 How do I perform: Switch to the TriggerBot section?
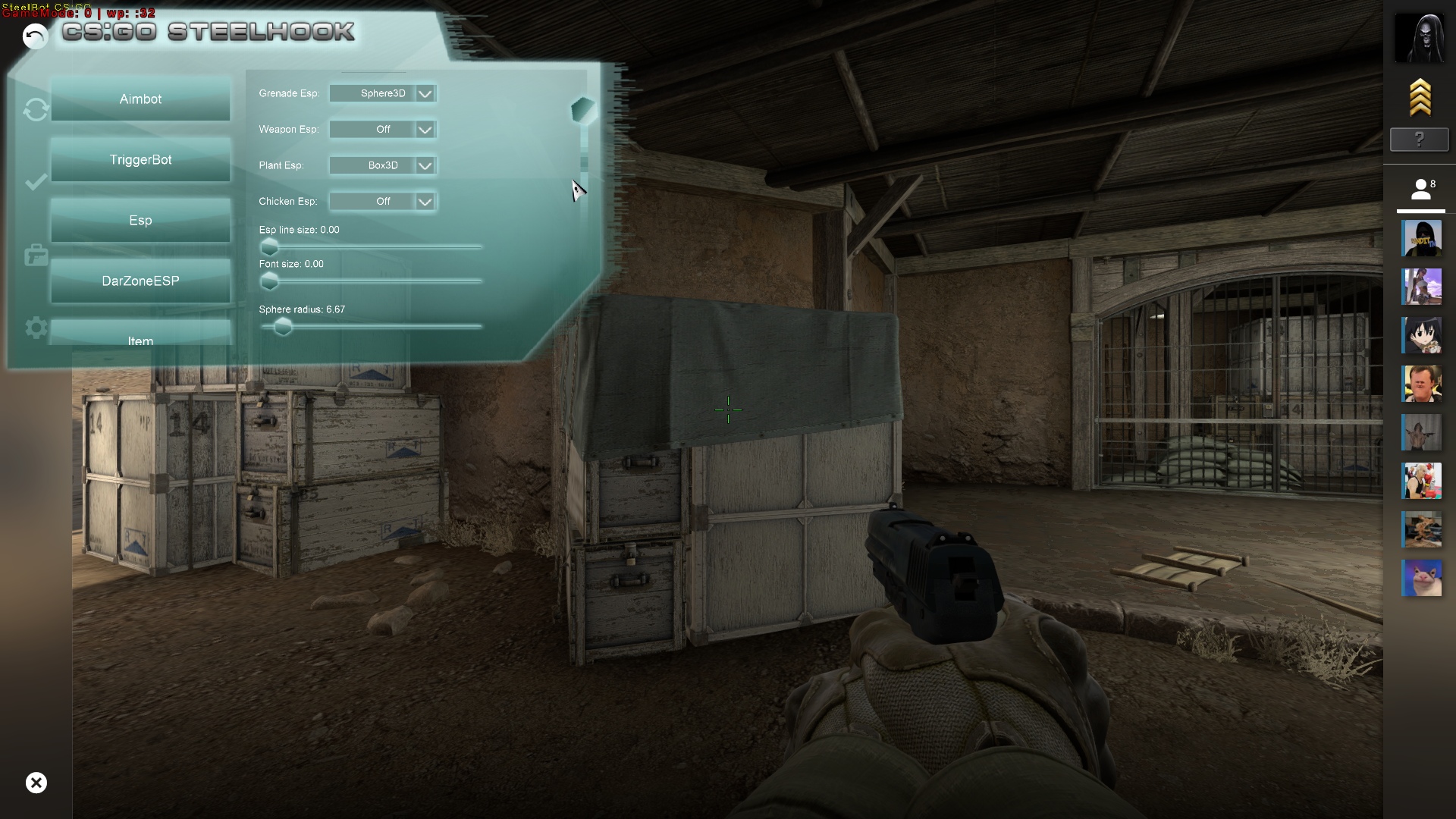point(140,160)
